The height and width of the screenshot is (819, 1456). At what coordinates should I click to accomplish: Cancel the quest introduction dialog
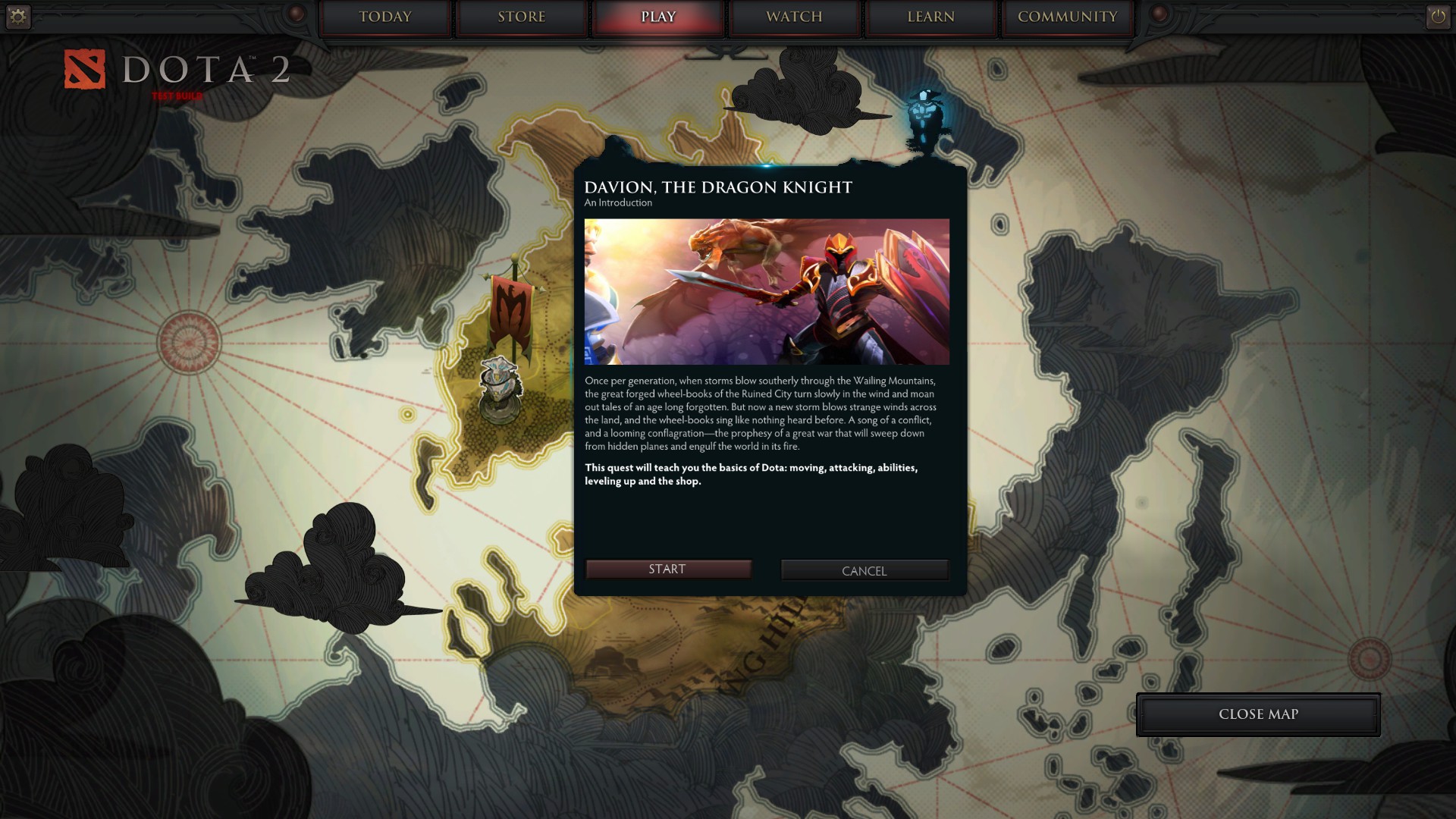(864, 570)
